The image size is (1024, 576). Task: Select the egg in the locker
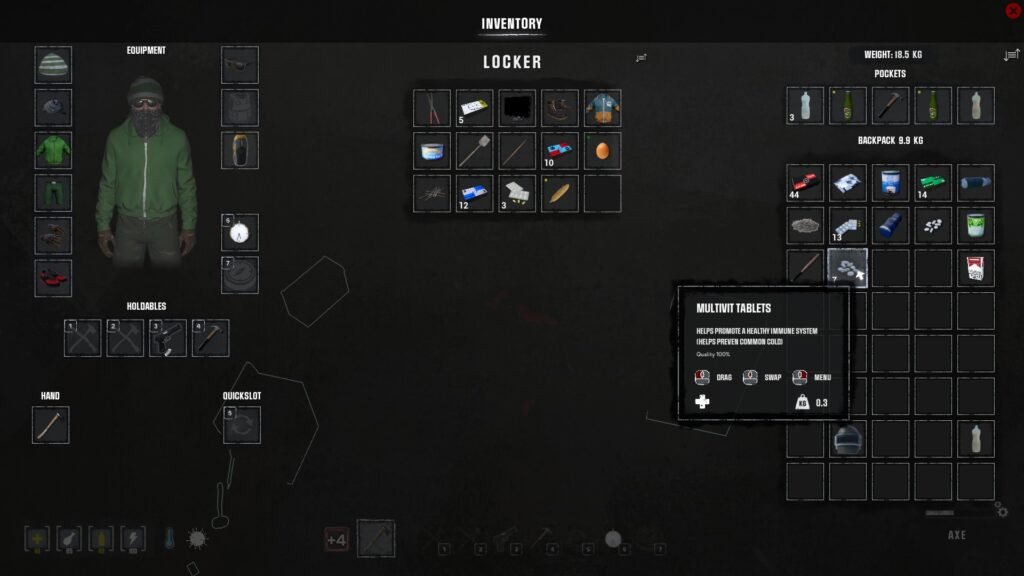tap(602, 151)
